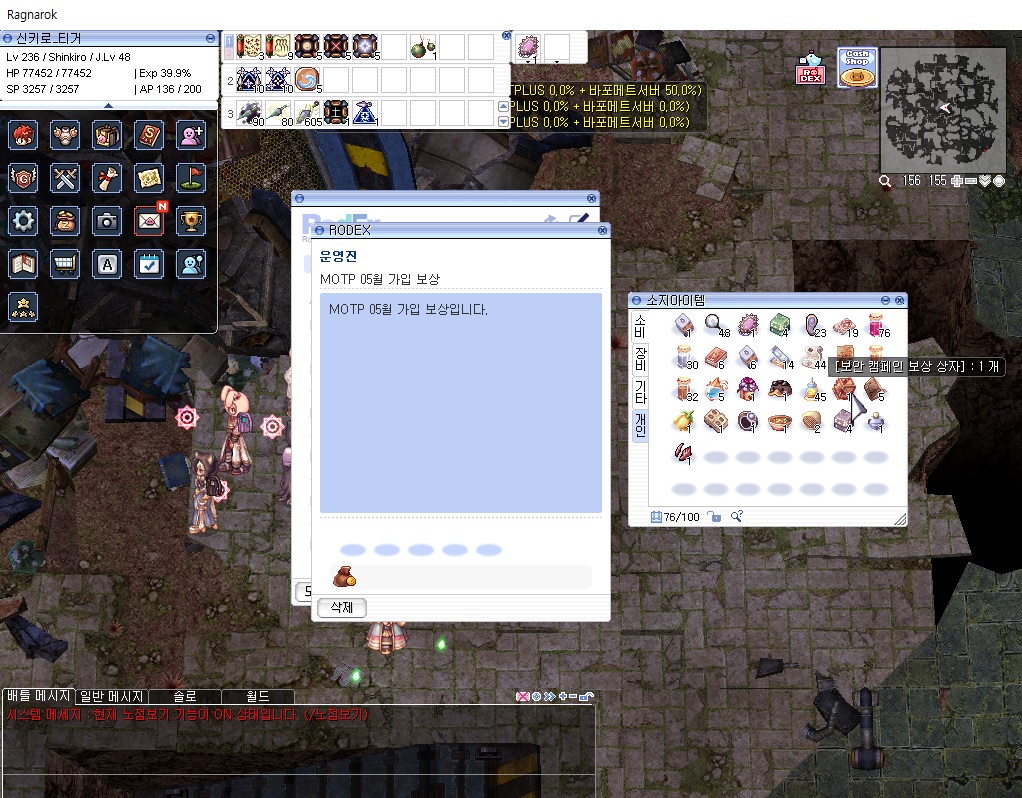
Task: Switch to the 기타 misc inventory tab
Action: tap(639, 392)
